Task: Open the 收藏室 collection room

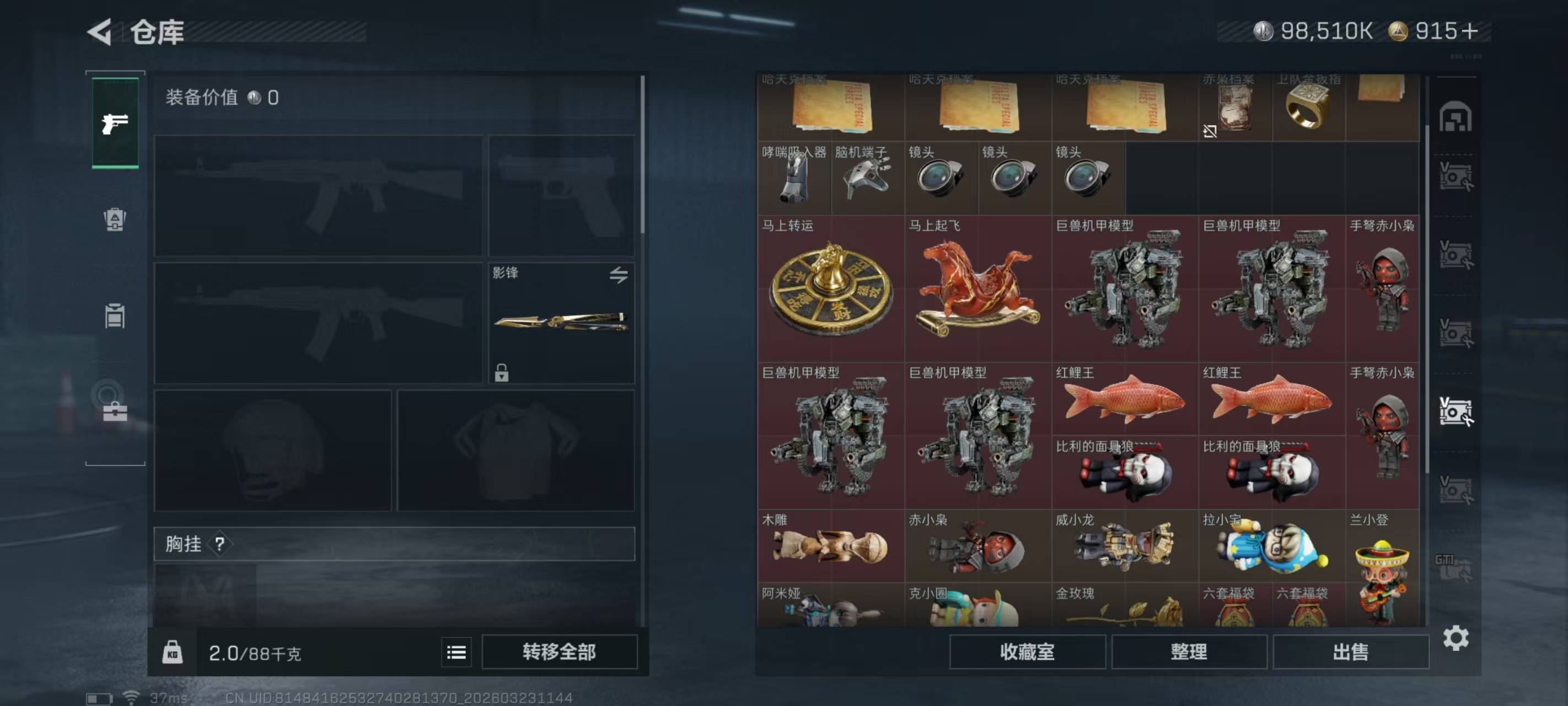Action: click(x=1027, y=652)
